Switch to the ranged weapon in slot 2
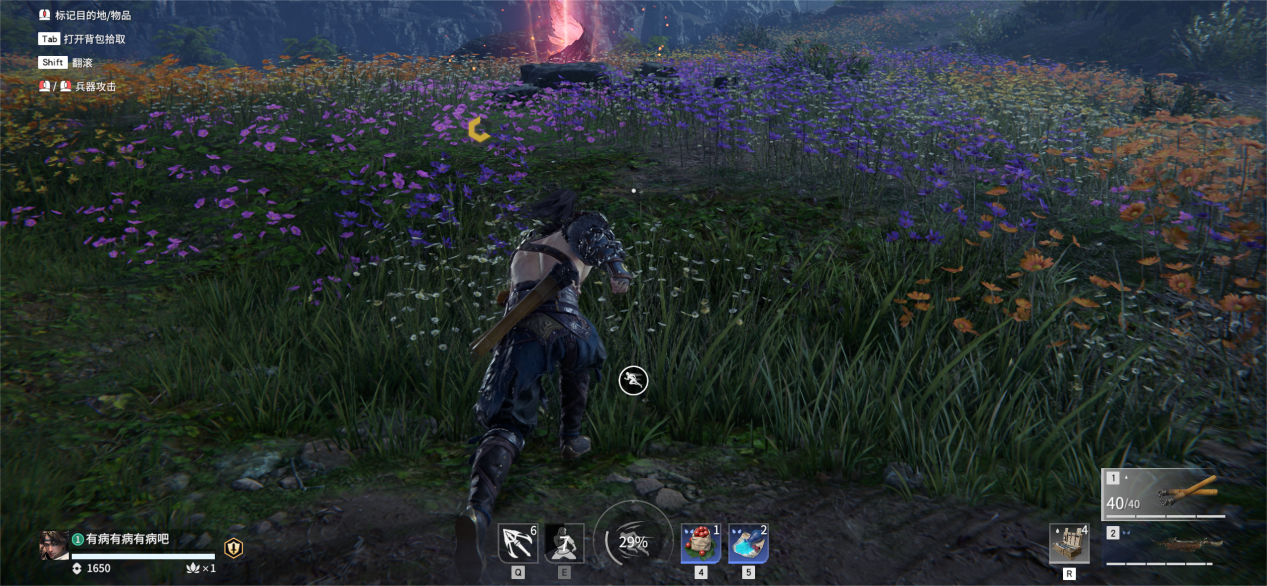The height and width of the screenshot is (586, 1267). (x=1164, y=544)
